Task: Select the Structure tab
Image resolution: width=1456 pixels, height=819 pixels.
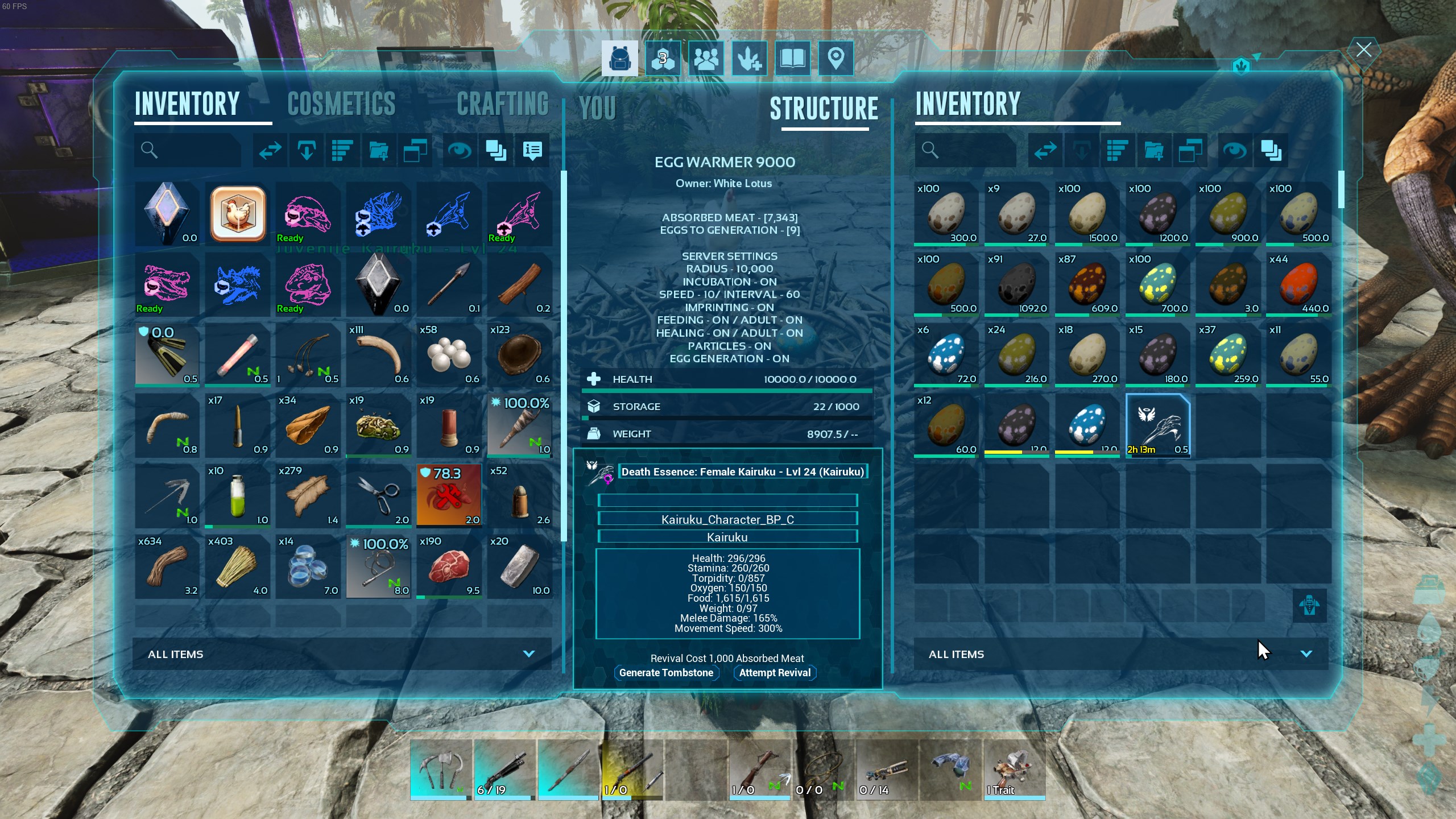Action: 824,108
